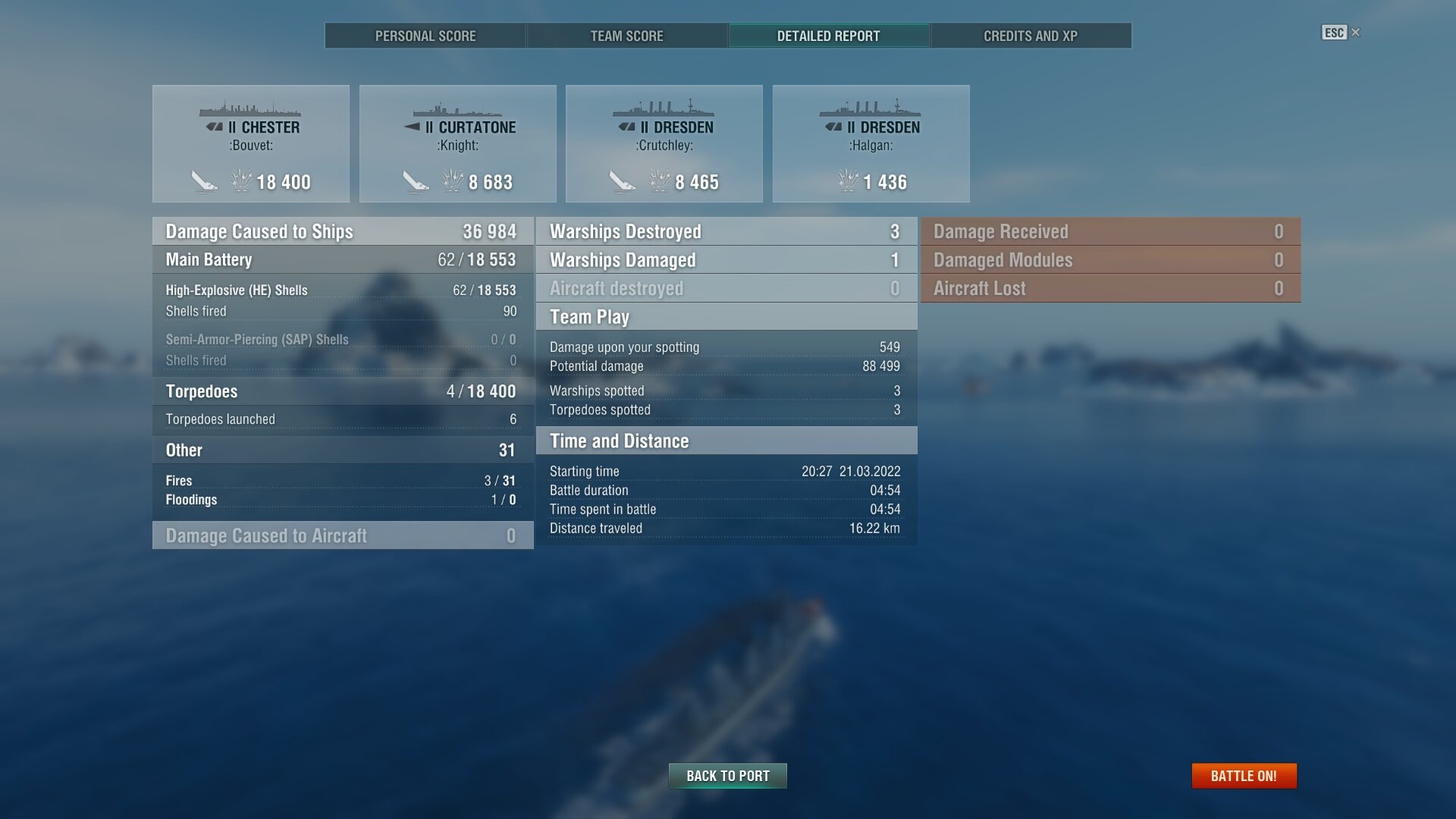This screenshot has height=819, width=1456.
Task: Switch to the Personal Score tab
Action: click(x=425, y=36)
